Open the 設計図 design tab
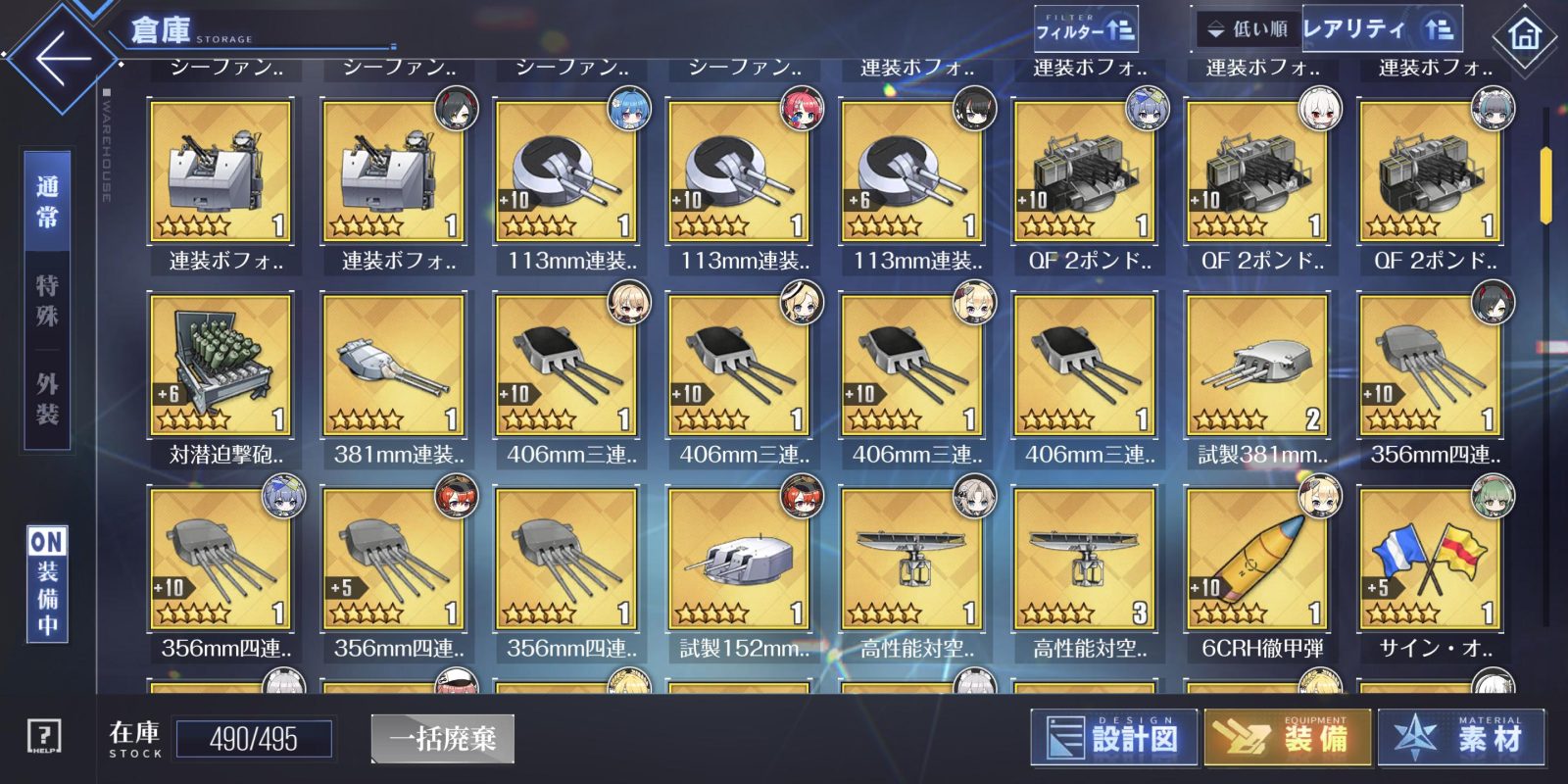The image size is (1568, 784). 1113,737
